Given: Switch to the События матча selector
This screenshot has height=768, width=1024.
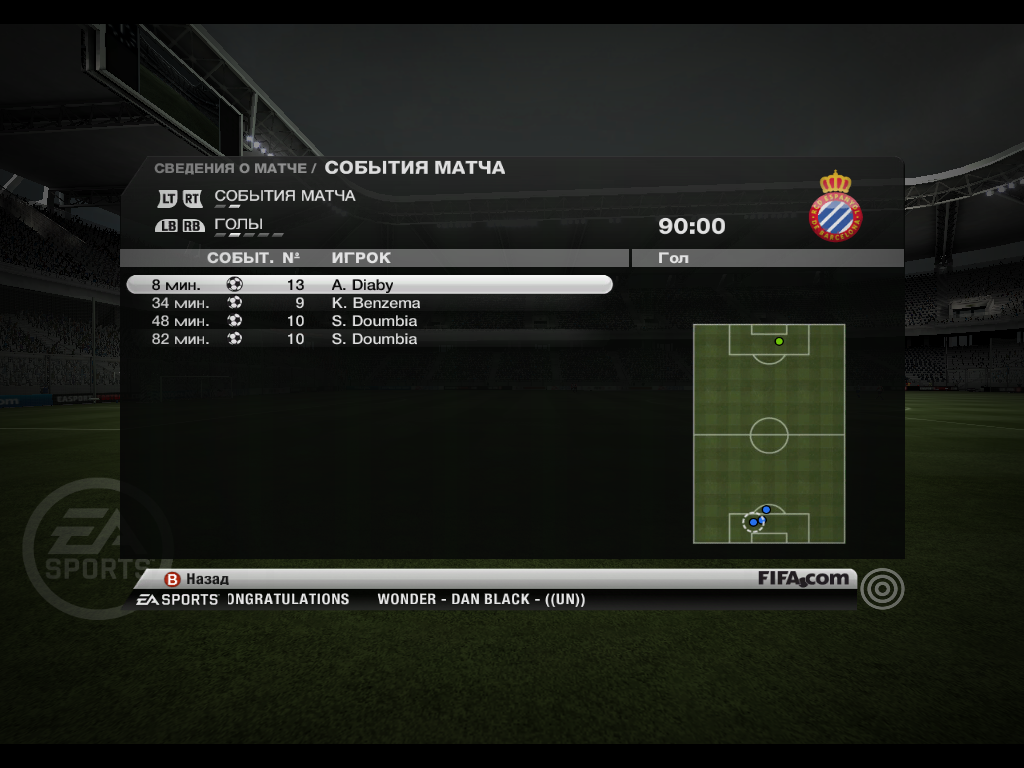Looking at the screenshot, I should [x=284, y=196].
